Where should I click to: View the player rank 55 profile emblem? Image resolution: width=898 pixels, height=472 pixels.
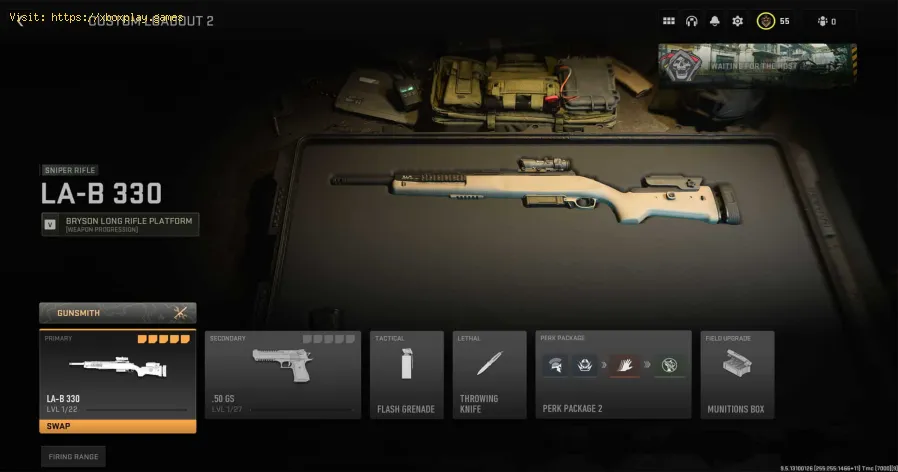click(765, 21)
